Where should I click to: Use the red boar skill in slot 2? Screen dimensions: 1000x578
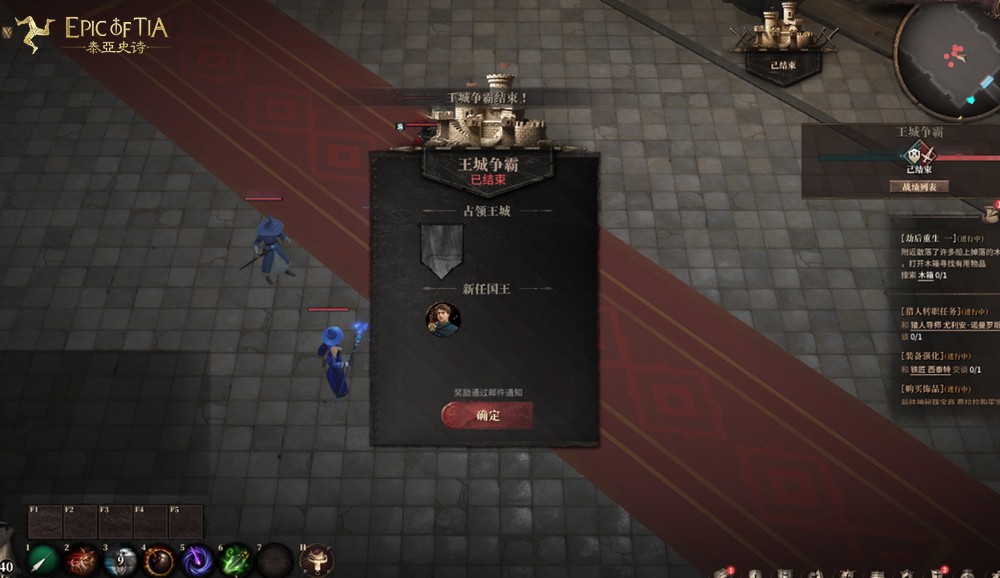[82, 560]
